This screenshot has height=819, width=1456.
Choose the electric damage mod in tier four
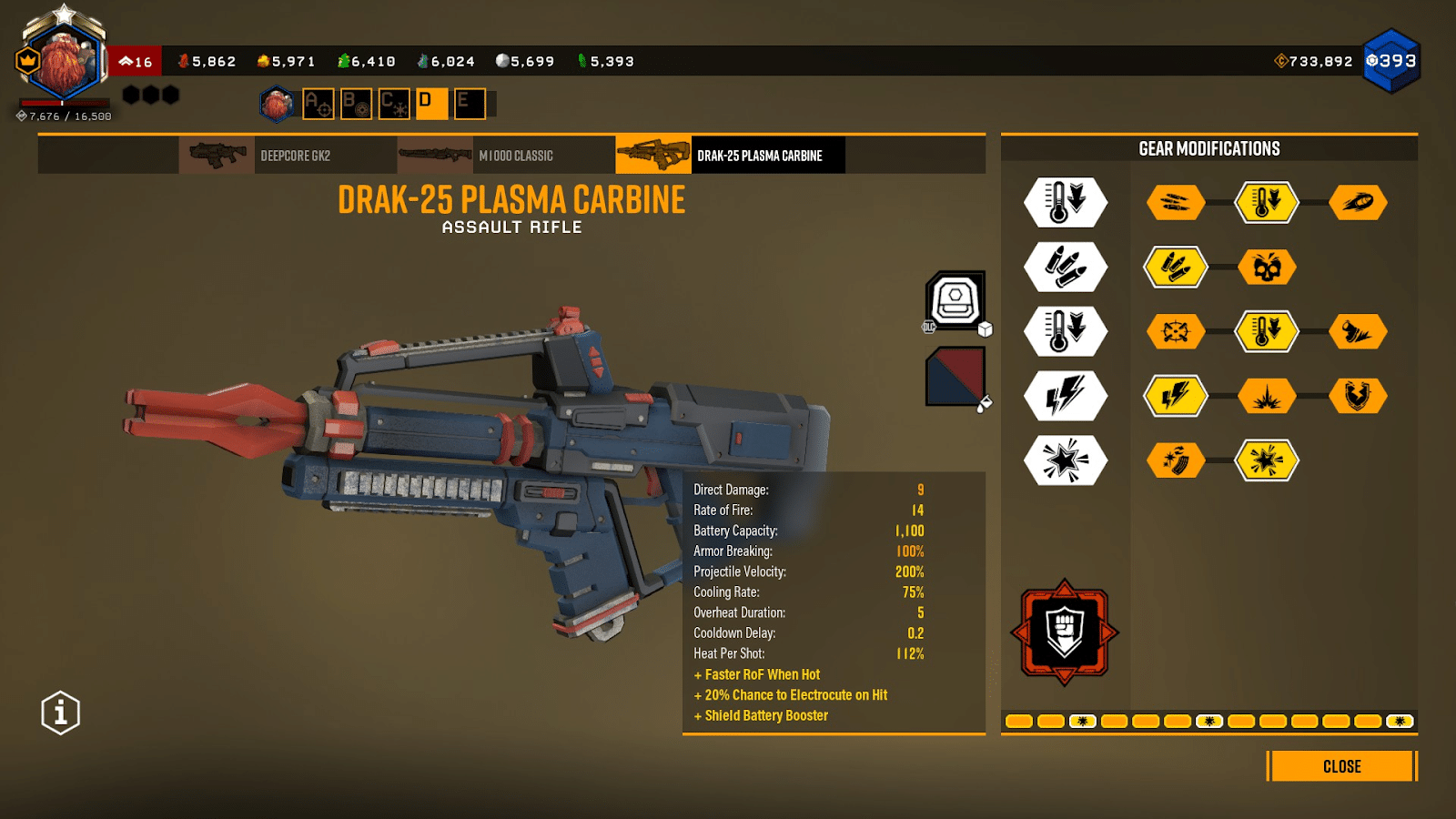(1176, 396)
